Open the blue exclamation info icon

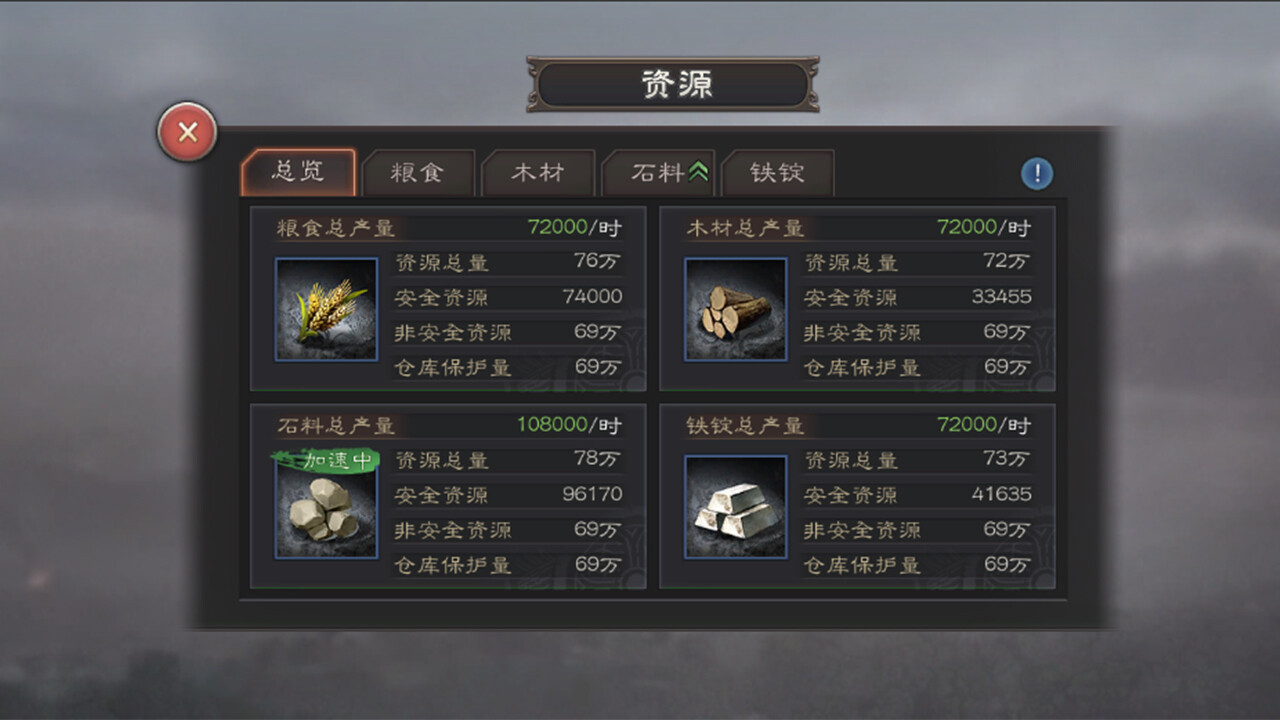(1037, 173)
